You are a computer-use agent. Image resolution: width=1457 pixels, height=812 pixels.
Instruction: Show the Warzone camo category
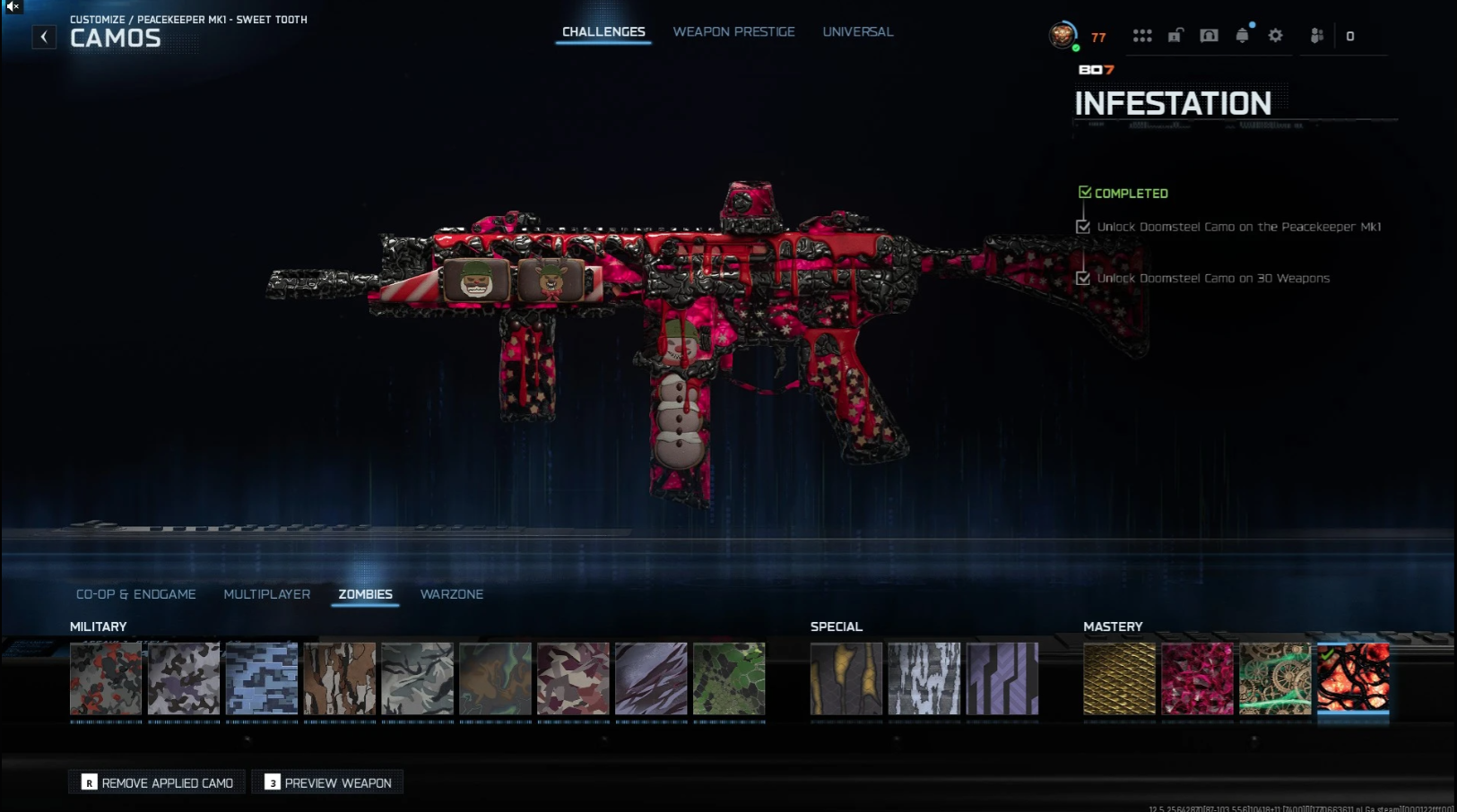coord(451,594)
